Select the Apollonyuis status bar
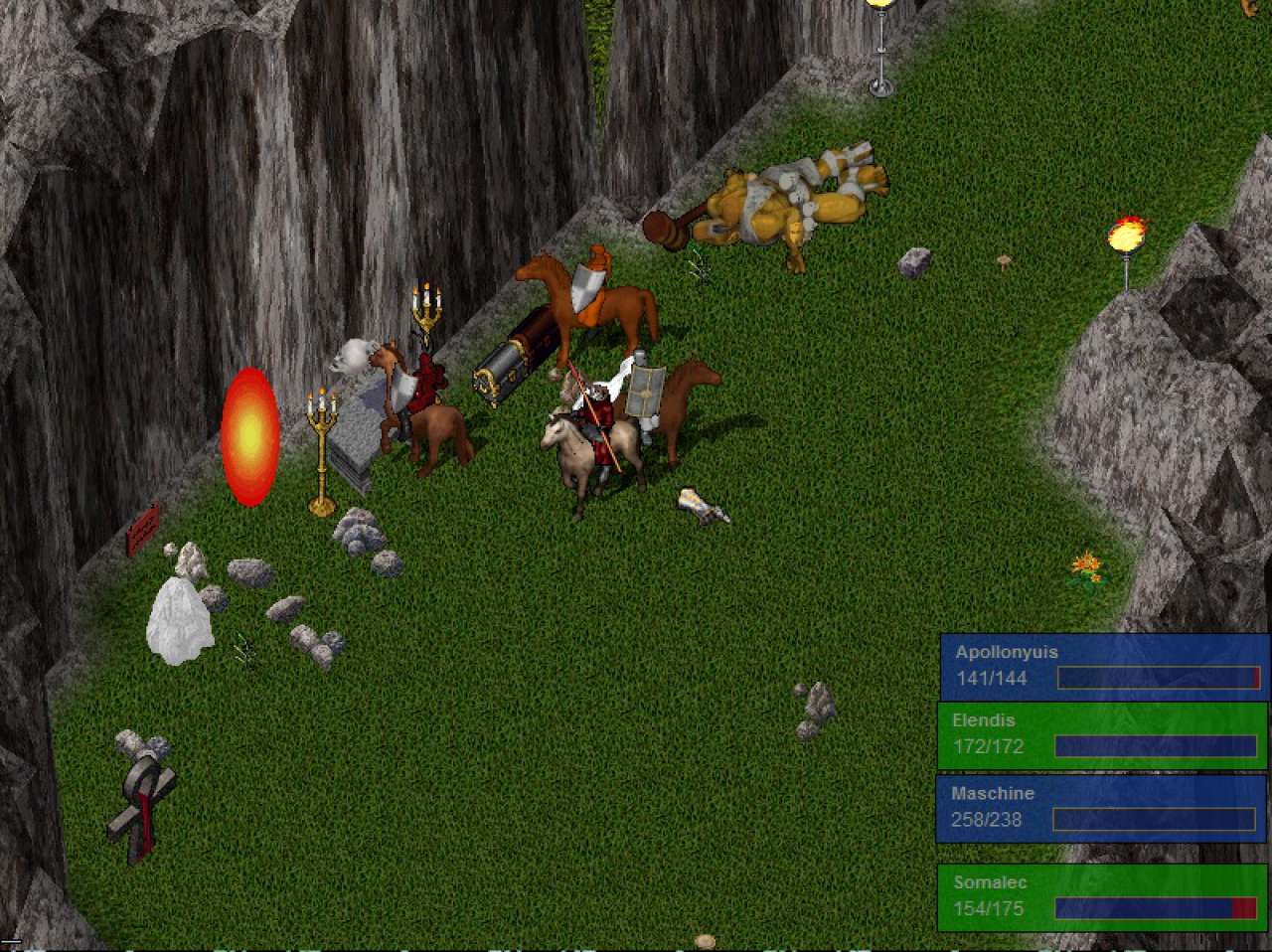1272x952 pixels. [x=1103, y=666]
